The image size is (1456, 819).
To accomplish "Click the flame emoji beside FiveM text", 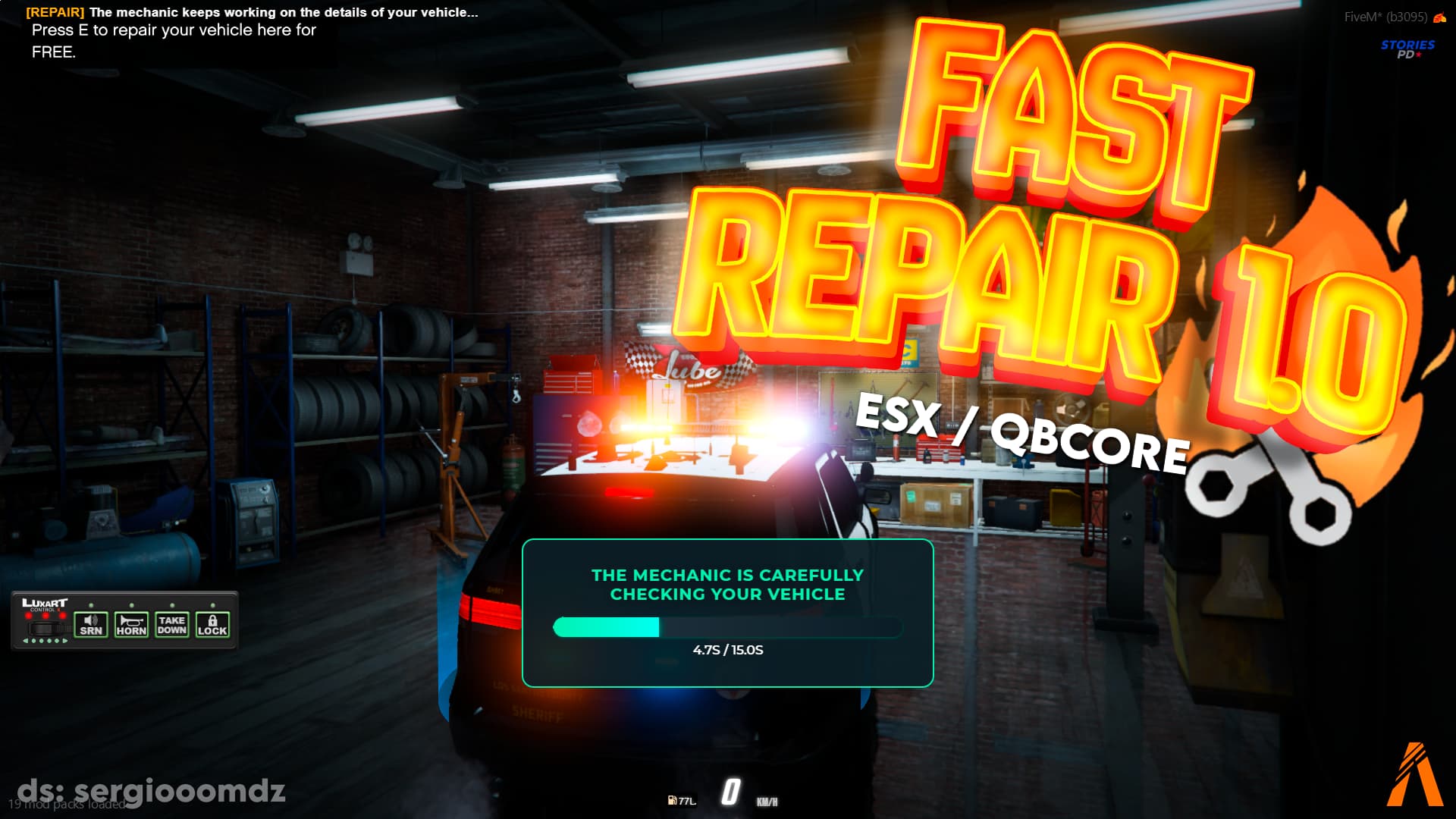I will pyautogui.click(x=1439, y=15).
